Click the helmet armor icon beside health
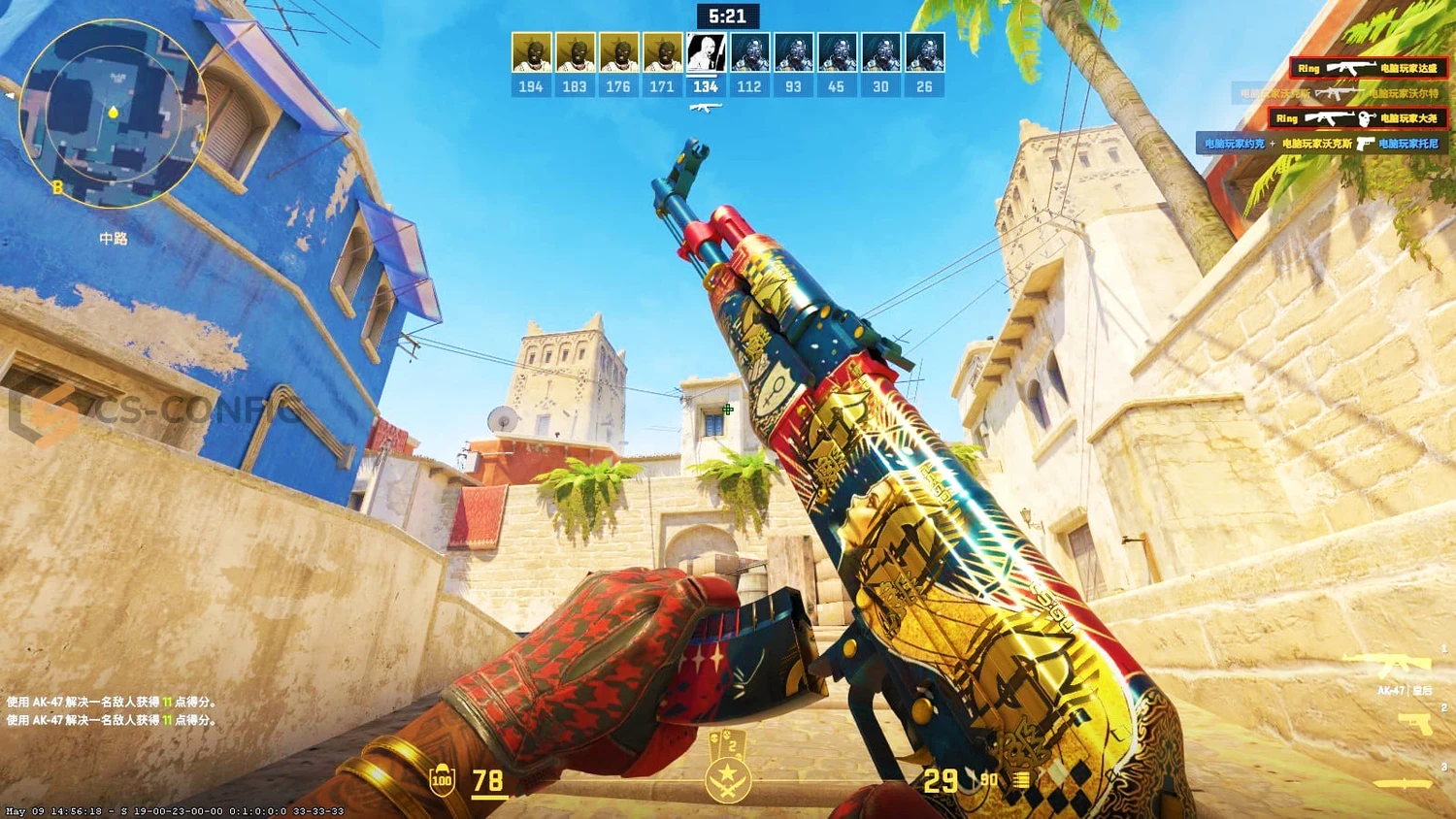Viewport: 1456px width, 819px height. [442, 780]
